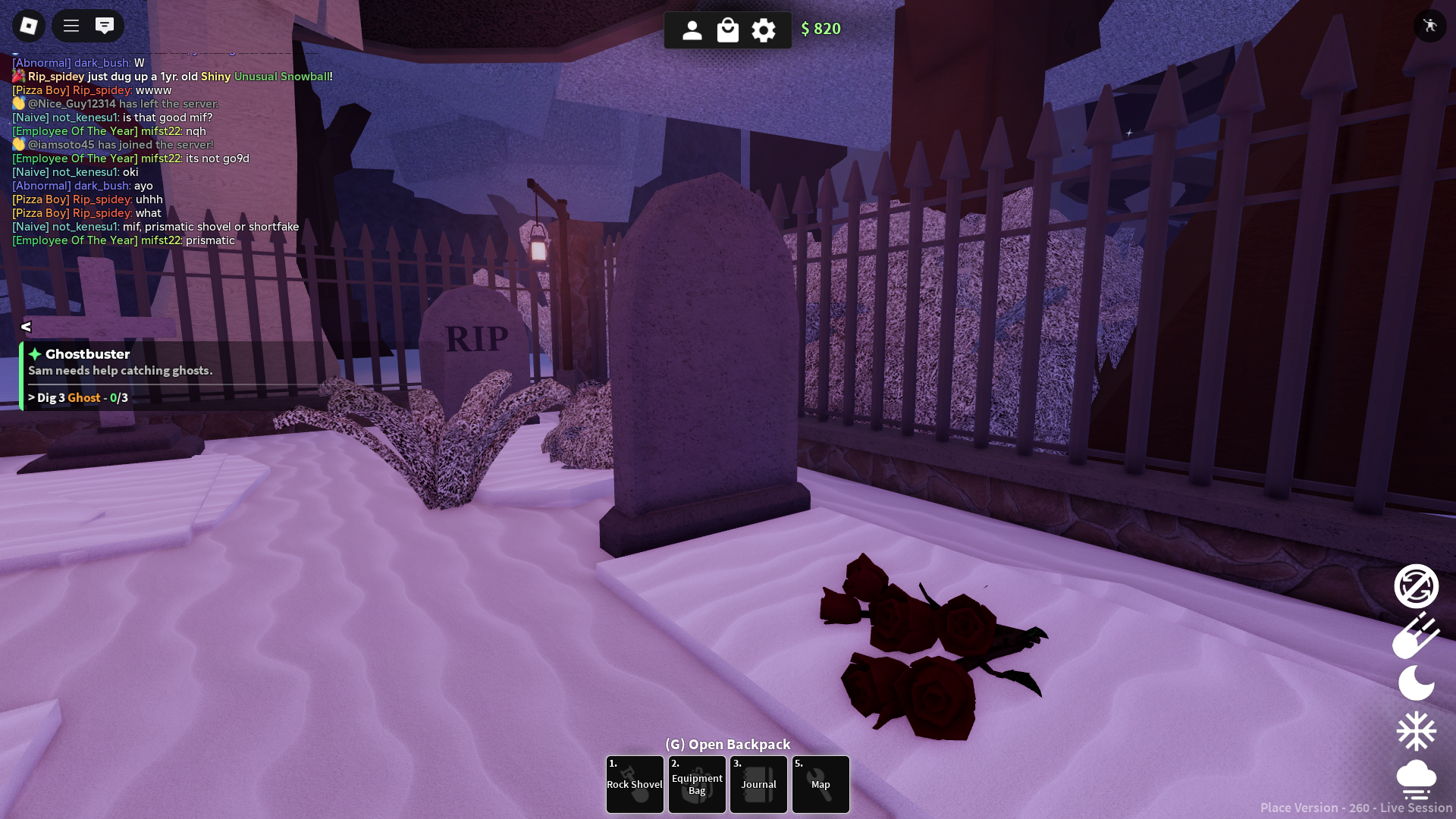Open the shop bag icon
The height and width of the screenshot is (819, 1456).
click(x=728, y=30)
